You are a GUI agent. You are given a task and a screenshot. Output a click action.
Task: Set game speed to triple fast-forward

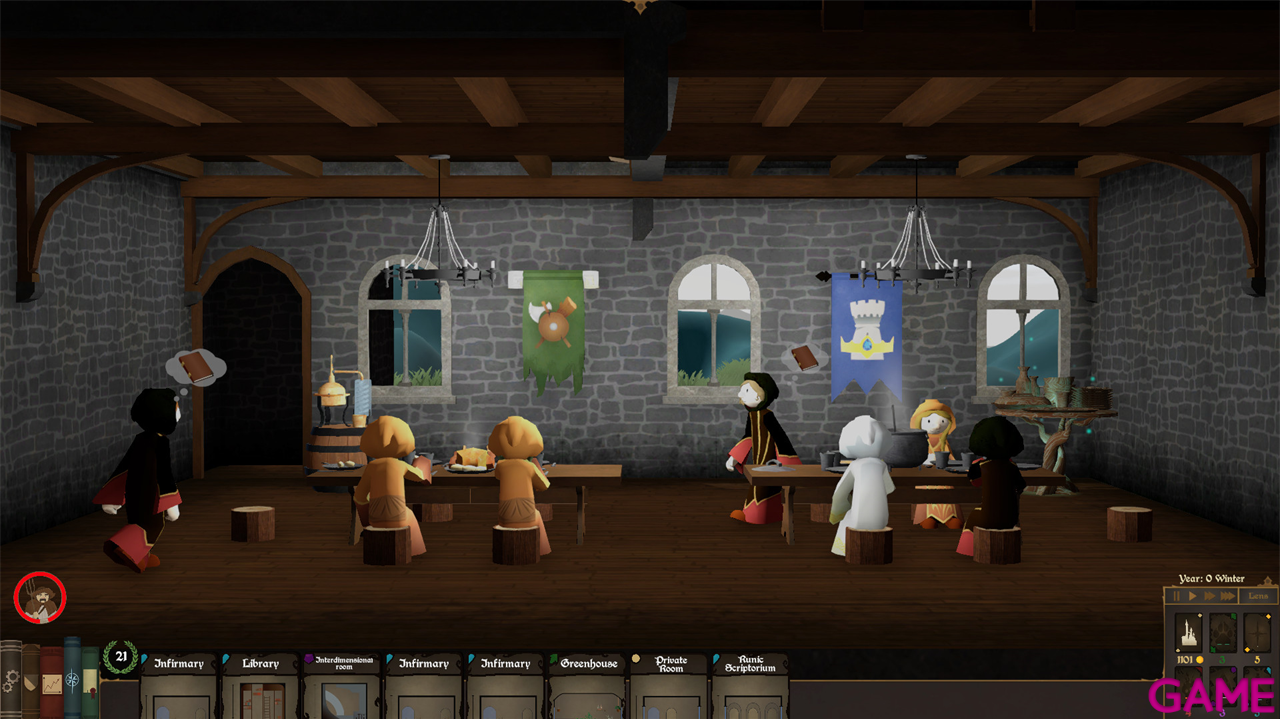pyautogui.click(x=1226, y=596)
